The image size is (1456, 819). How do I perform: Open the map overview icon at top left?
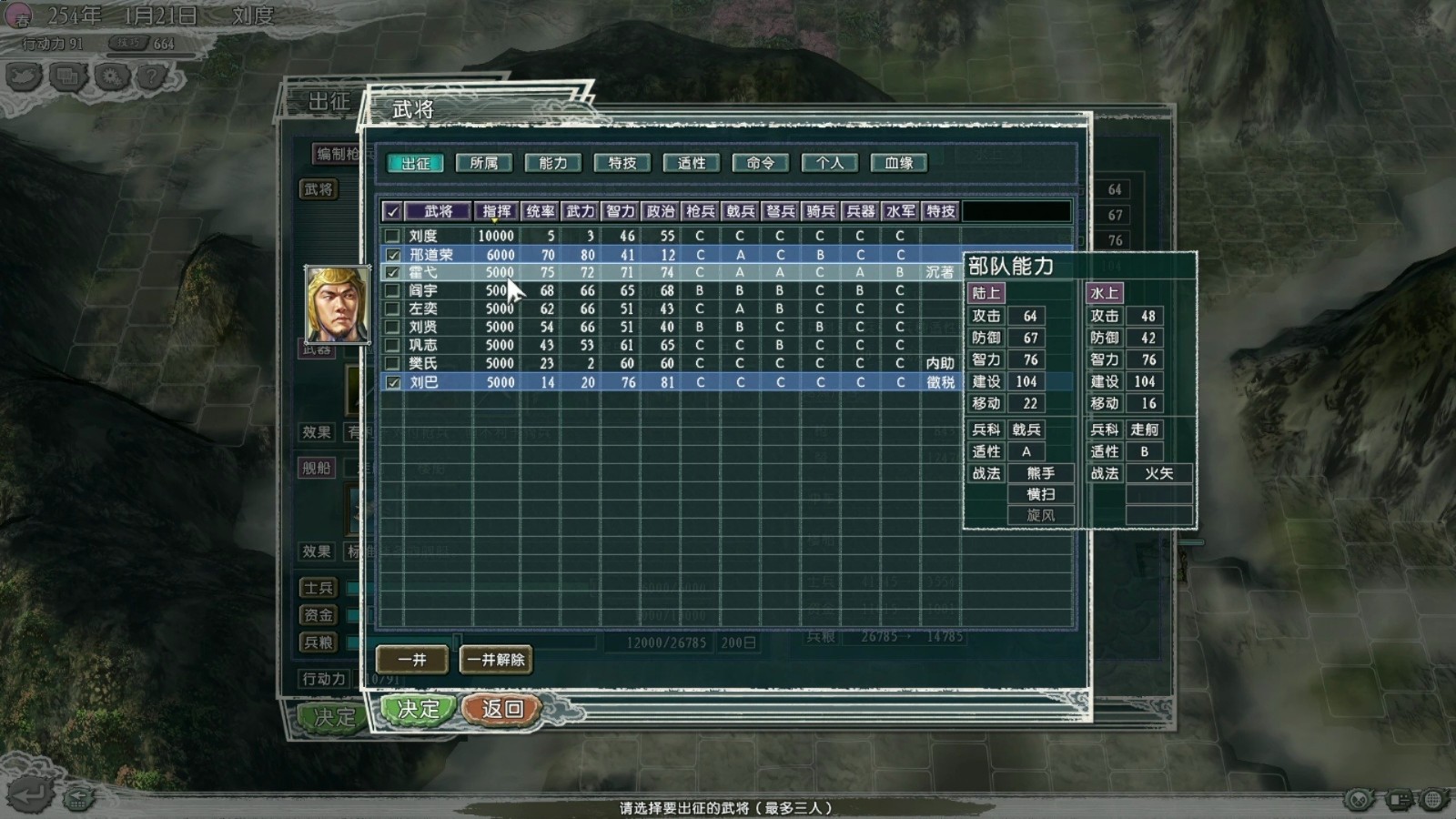point(23,77)
